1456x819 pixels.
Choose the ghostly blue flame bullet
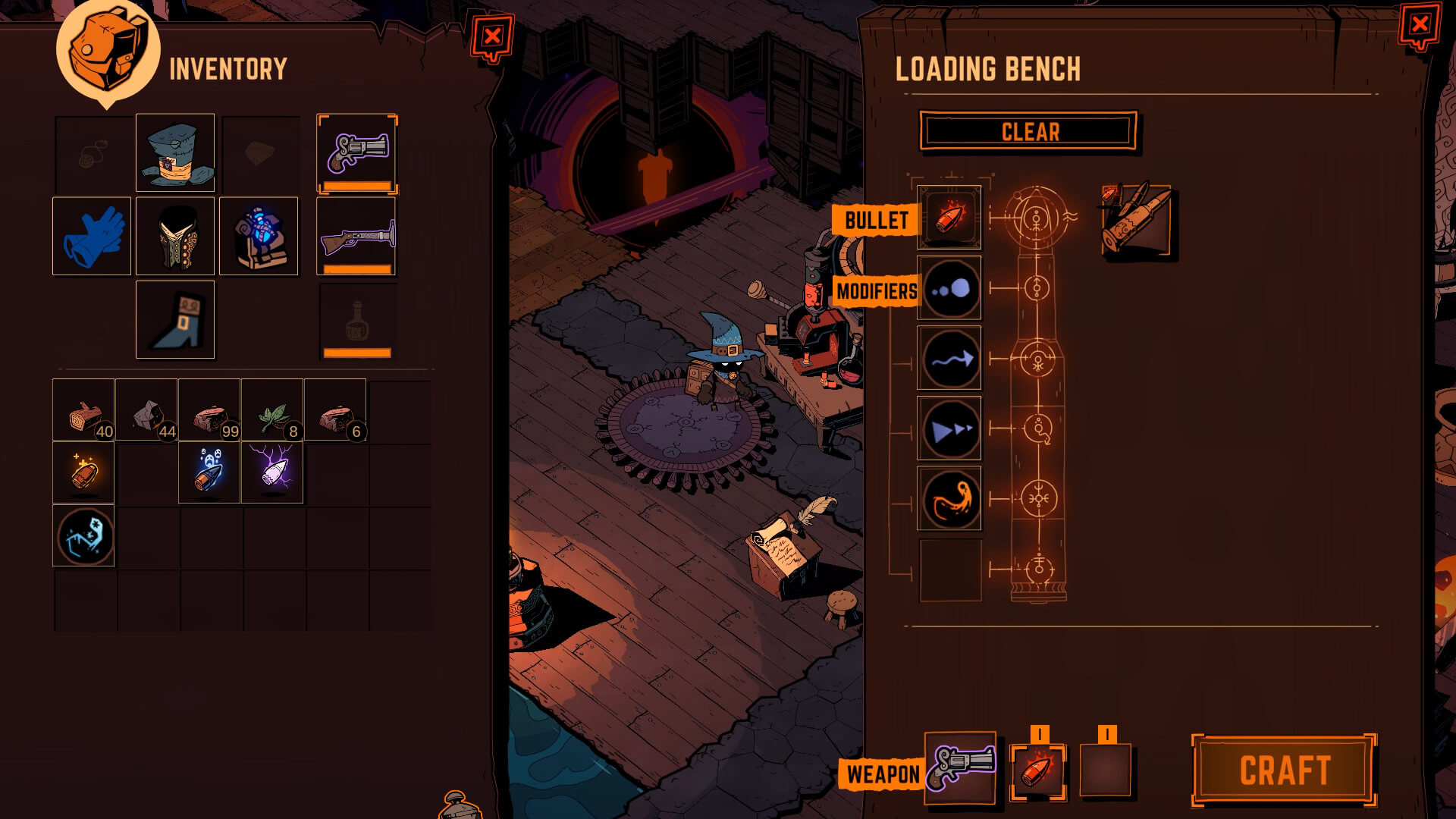(209, 472)
